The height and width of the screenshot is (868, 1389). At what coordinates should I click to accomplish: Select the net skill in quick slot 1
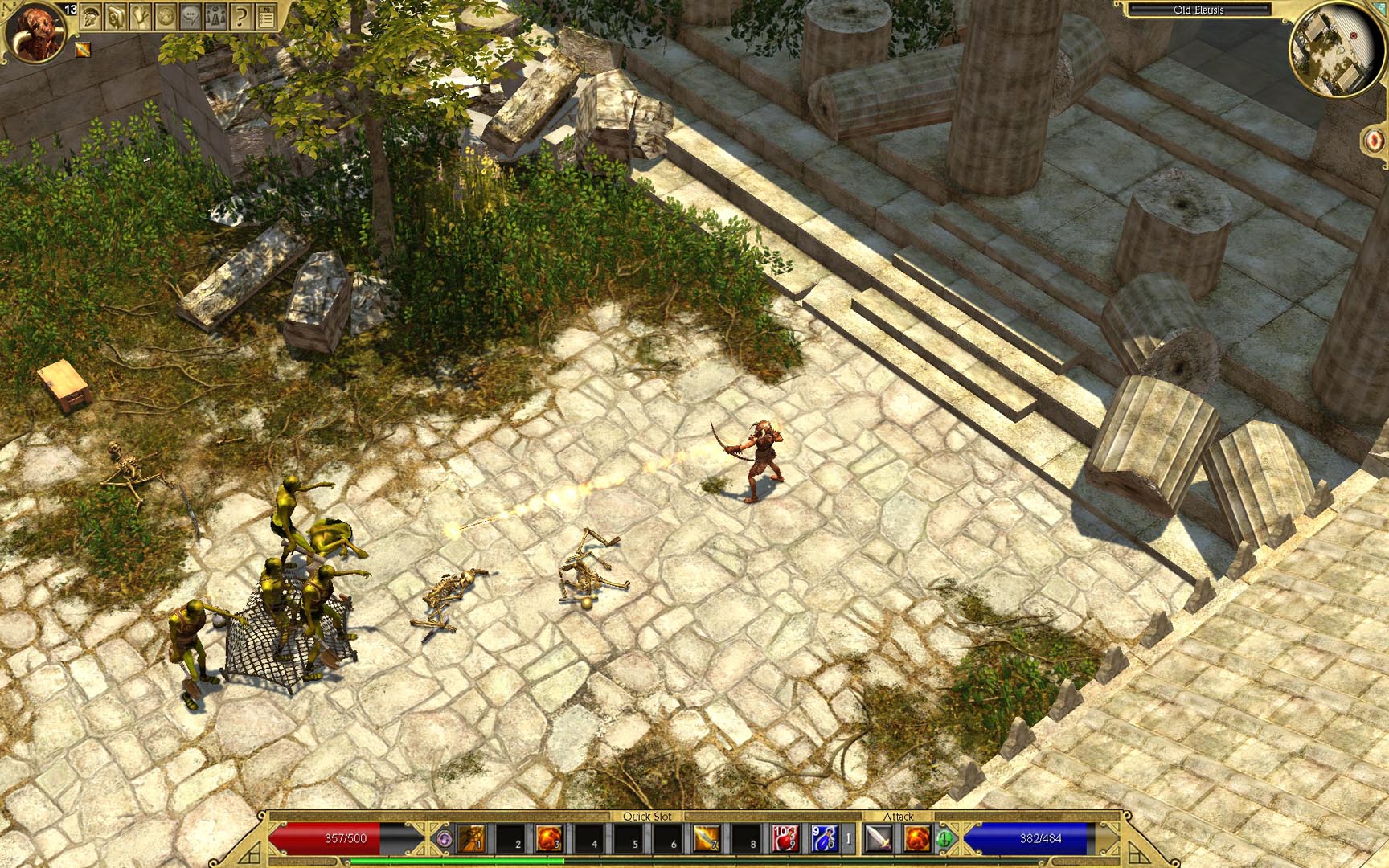coord(470,838)
